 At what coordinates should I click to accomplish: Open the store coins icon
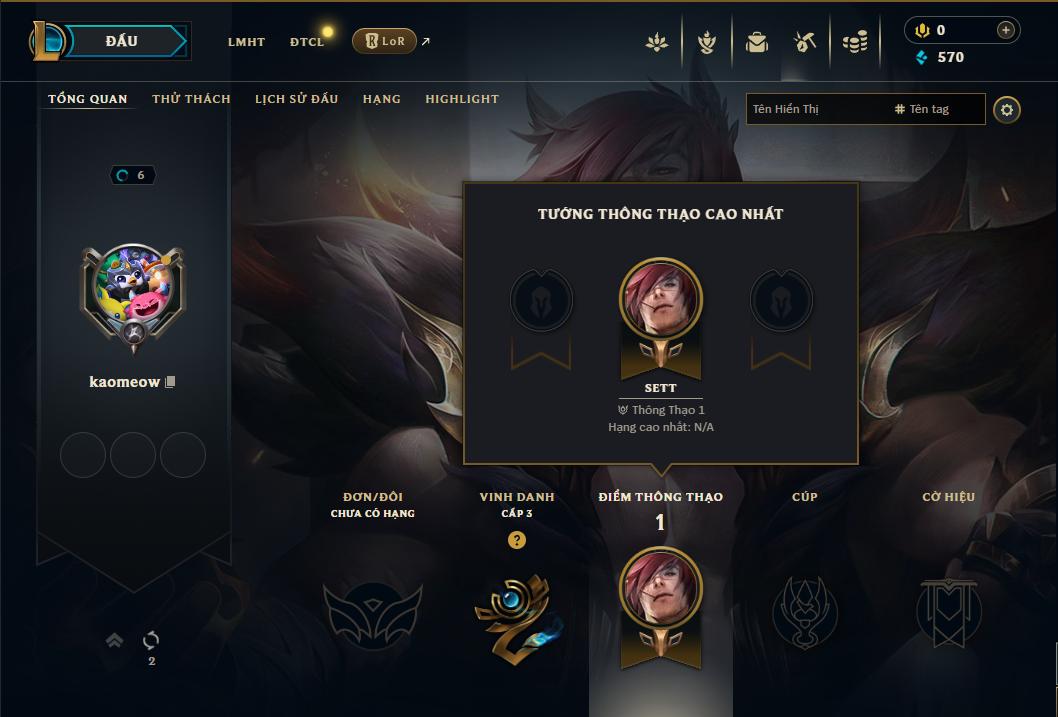point(854,42)
